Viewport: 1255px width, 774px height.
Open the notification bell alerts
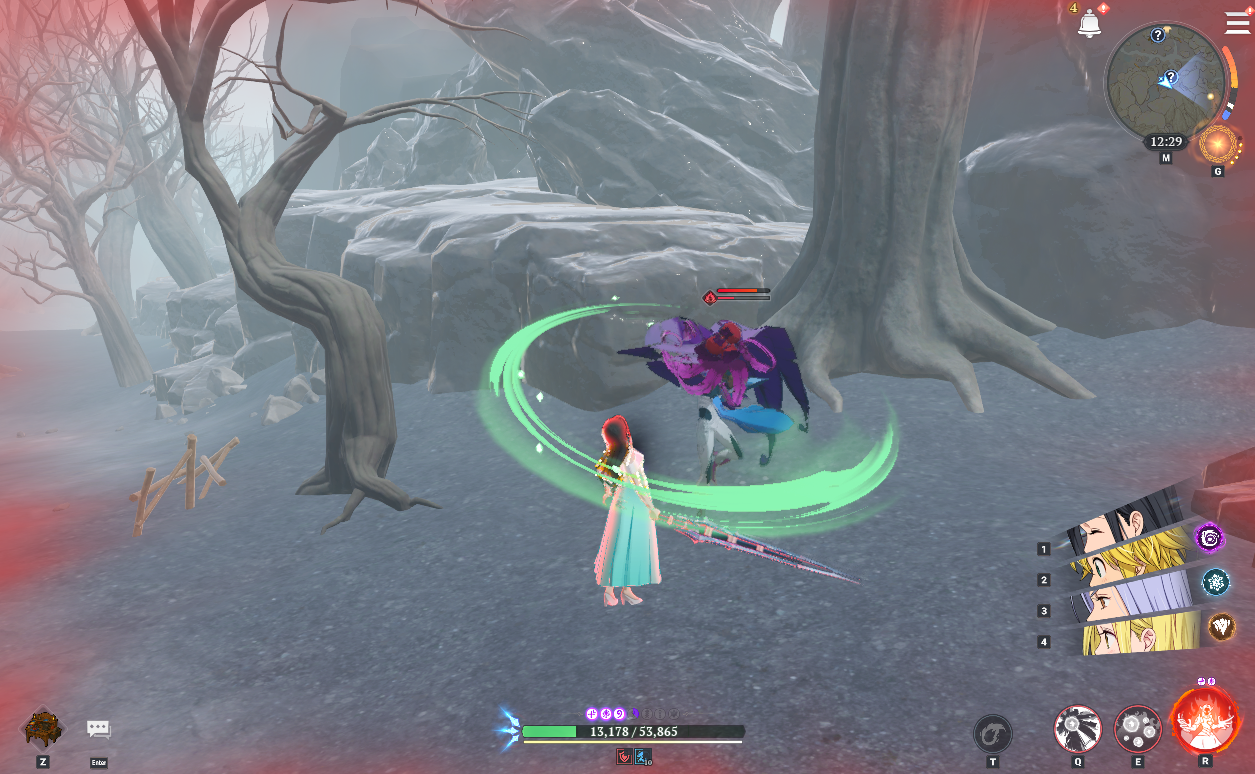point(1089,24)
